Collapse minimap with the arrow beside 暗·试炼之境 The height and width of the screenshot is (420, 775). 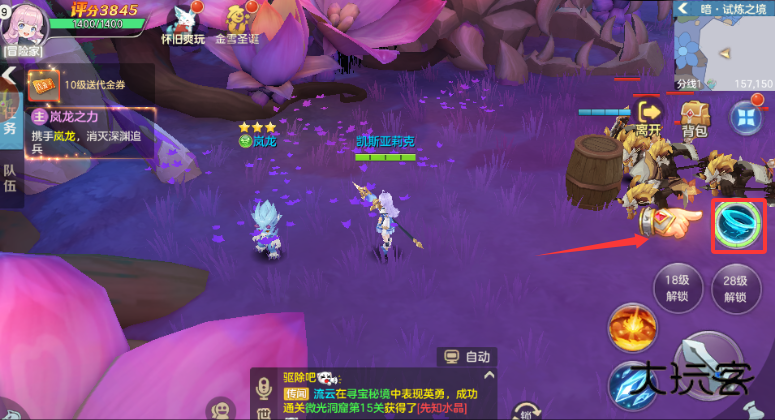[684, 9]
